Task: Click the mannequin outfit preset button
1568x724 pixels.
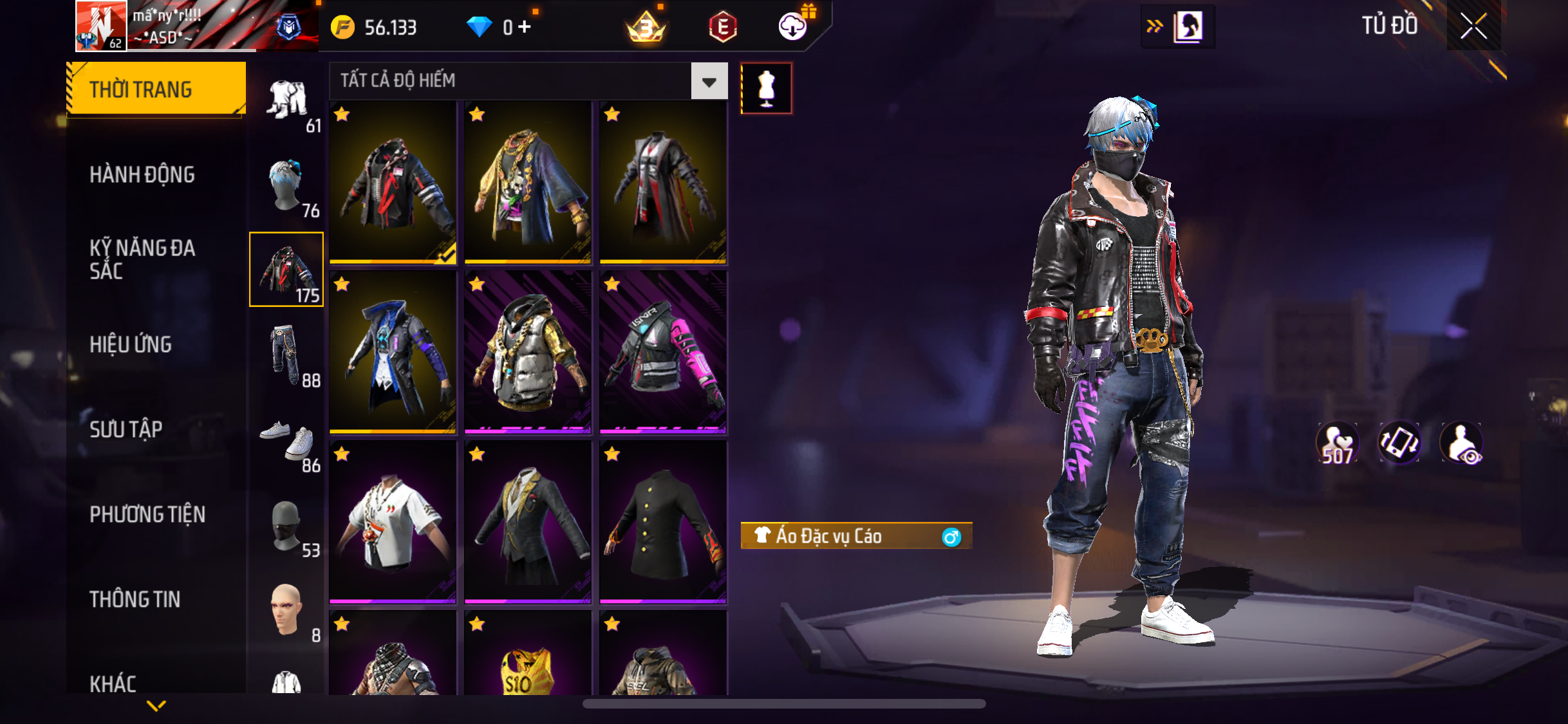Action: click(x=766, y=88)
